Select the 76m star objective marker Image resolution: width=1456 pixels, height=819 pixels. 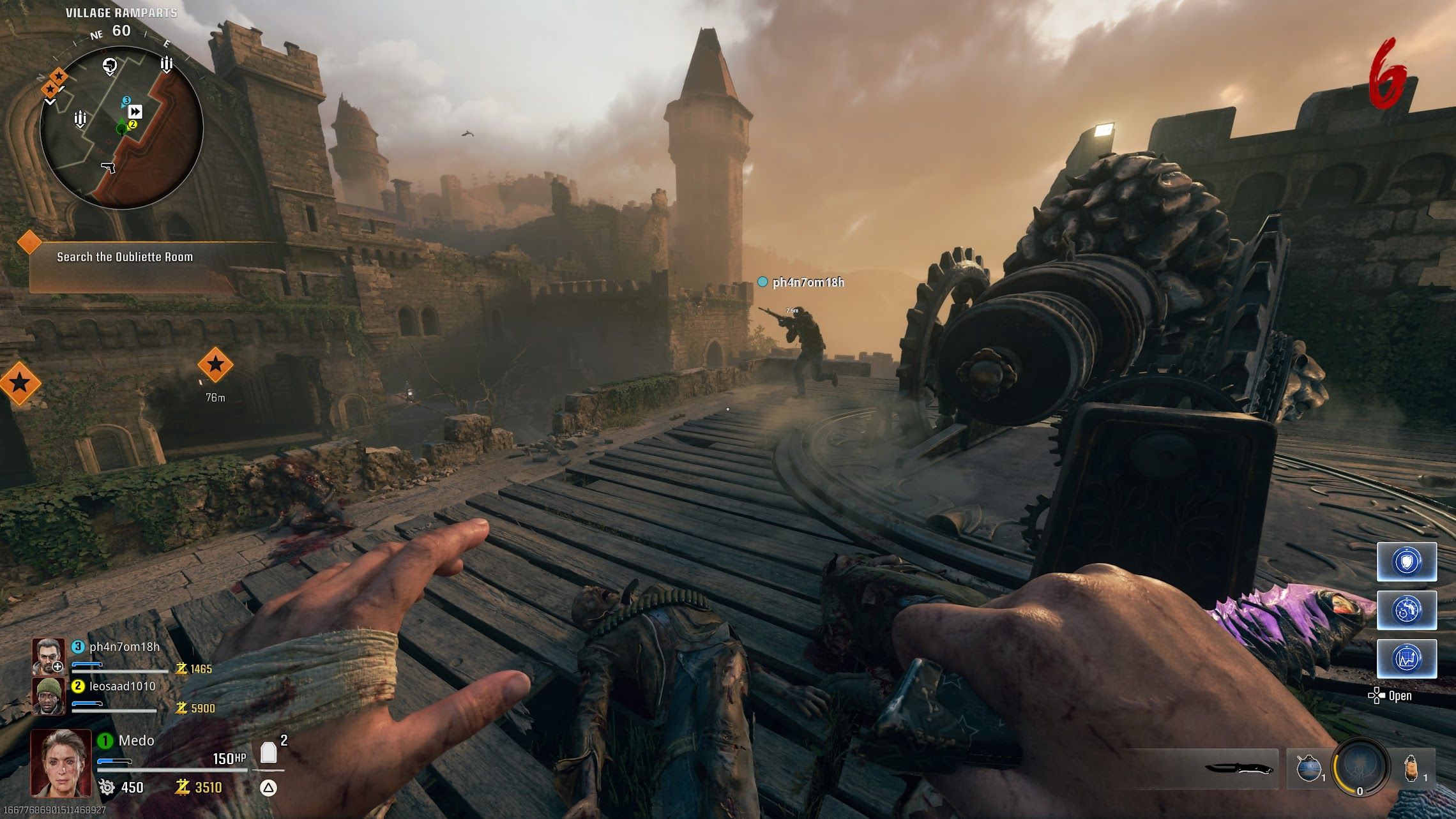[x=215, y=364]
